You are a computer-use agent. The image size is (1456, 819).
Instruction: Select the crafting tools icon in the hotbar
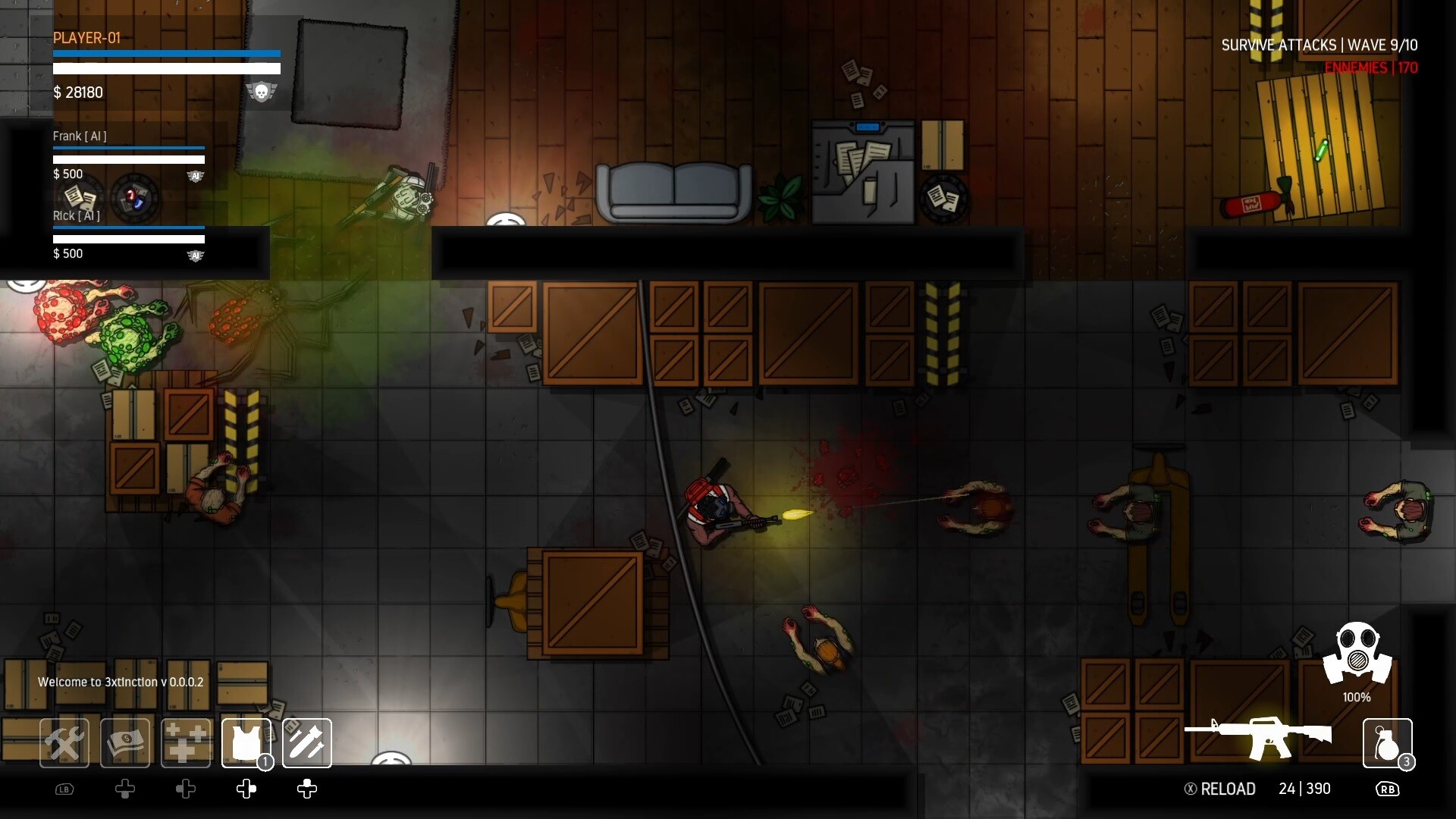(x=64, y=743)
